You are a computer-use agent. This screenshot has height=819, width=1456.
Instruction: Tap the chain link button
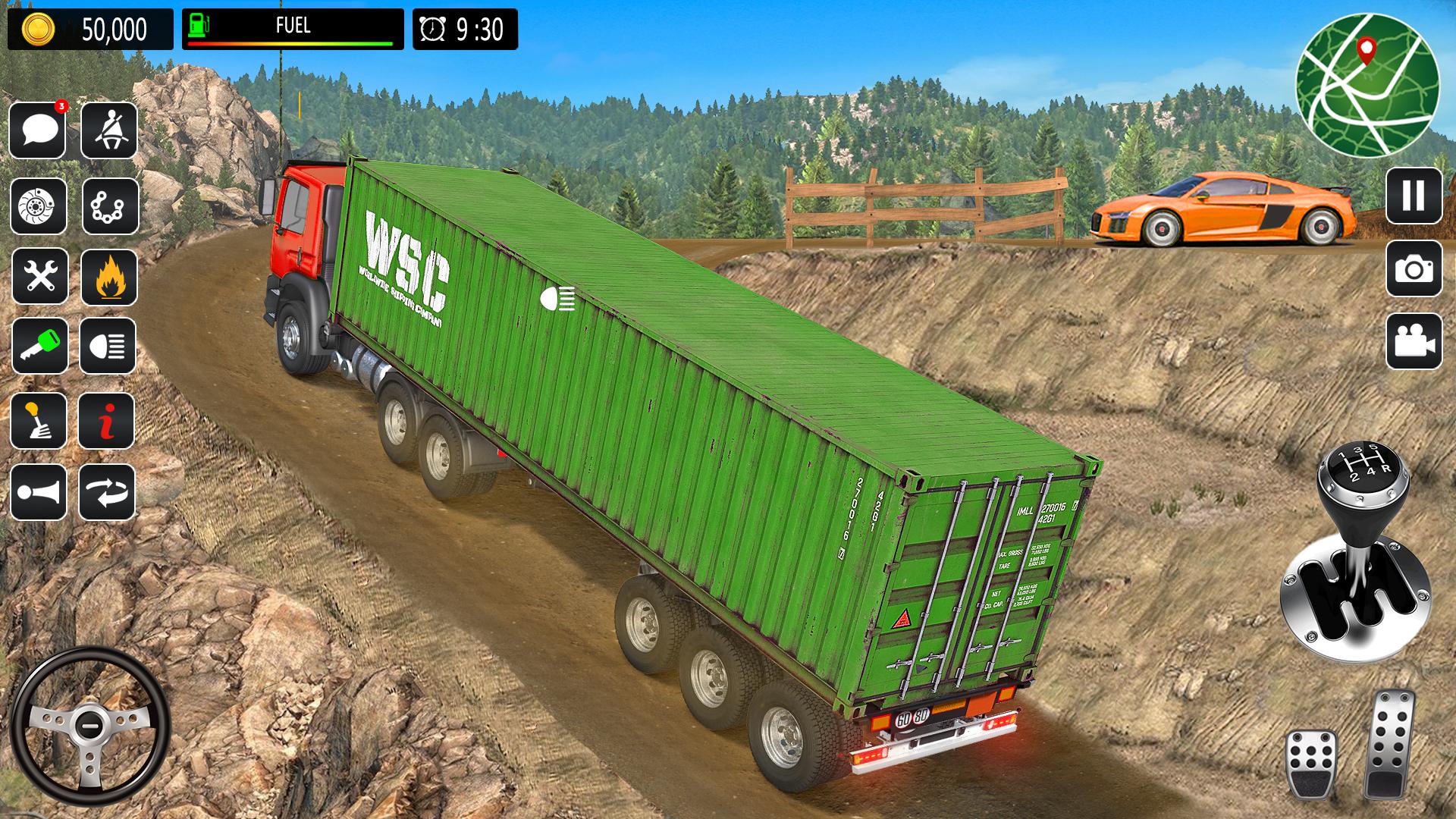(x=110, y=206)
